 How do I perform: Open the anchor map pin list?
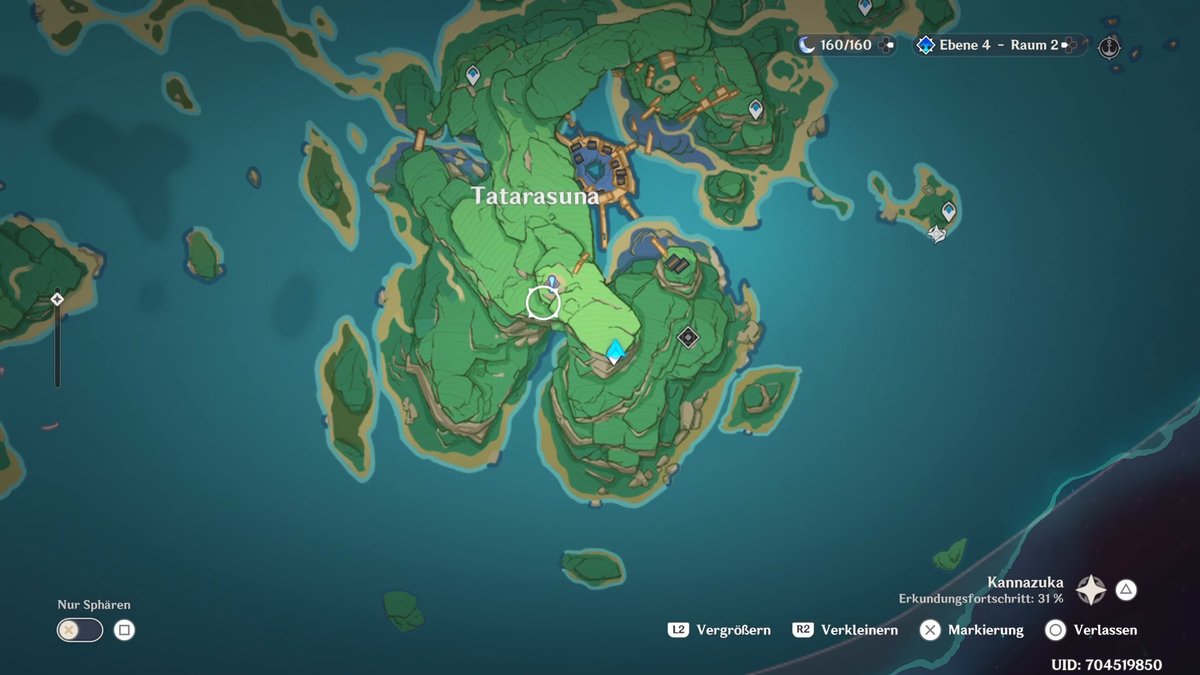point(1108,46)
